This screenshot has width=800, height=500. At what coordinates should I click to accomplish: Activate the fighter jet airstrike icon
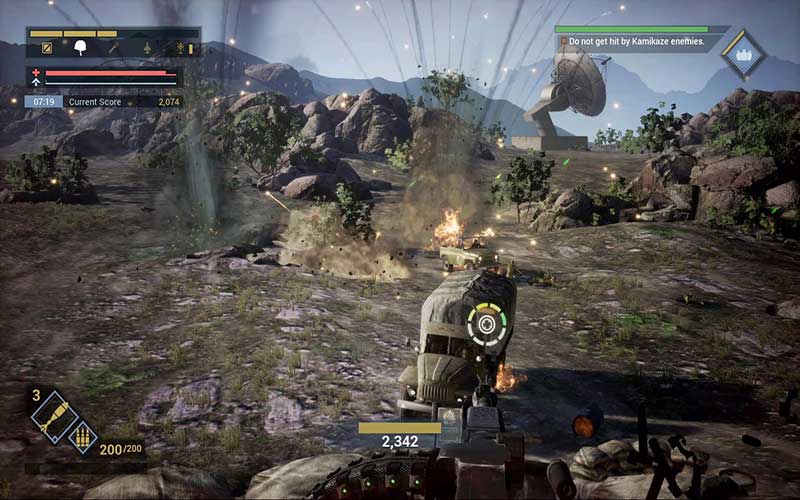[147, 47]
